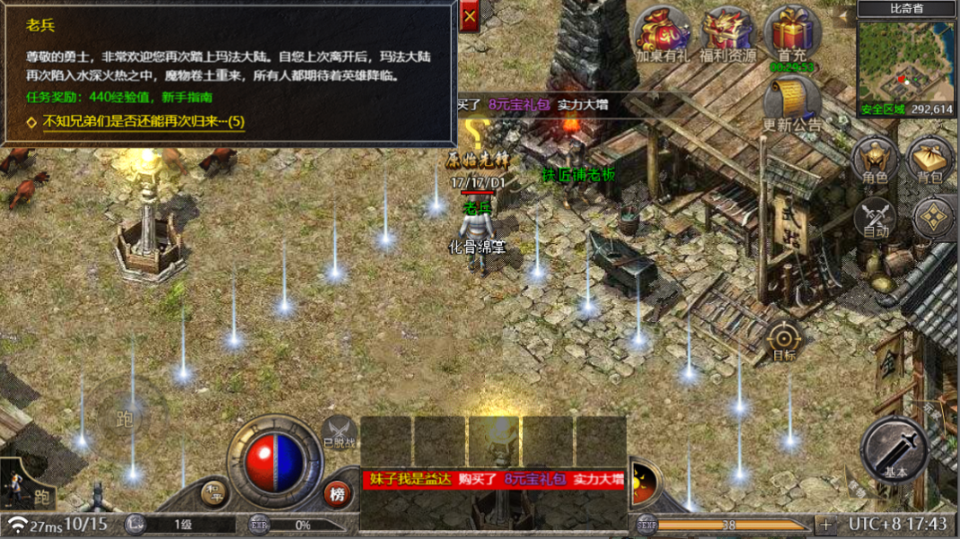This screenshot has width=960, height=539.
Task: Click the 已脱战 crossed swords icon
Action: click(339, 431)
